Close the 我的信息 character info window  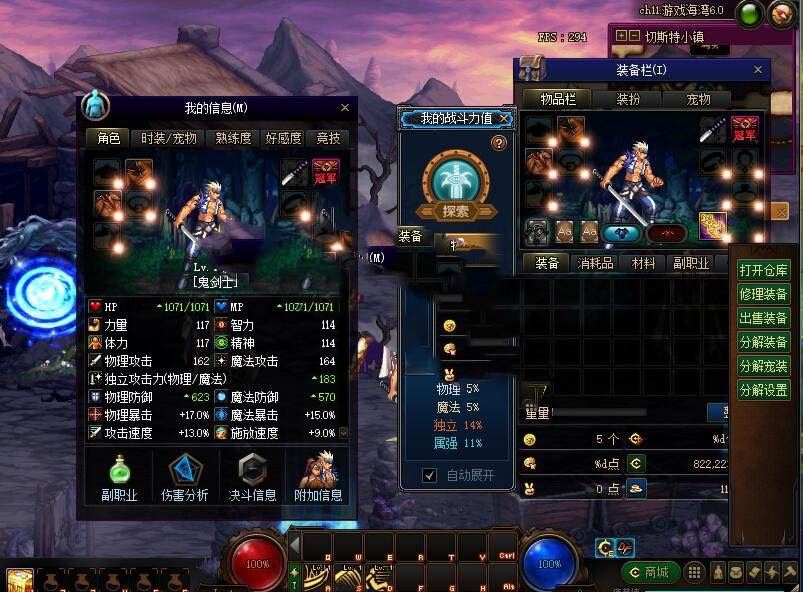345,107
